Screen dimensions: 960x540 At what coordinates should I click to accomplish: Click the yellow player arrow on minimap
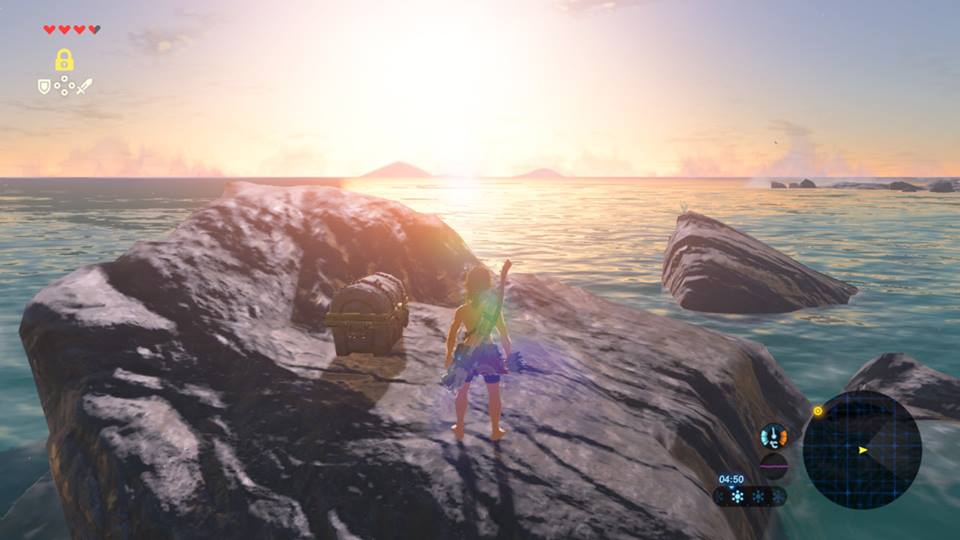coord(862,450)
